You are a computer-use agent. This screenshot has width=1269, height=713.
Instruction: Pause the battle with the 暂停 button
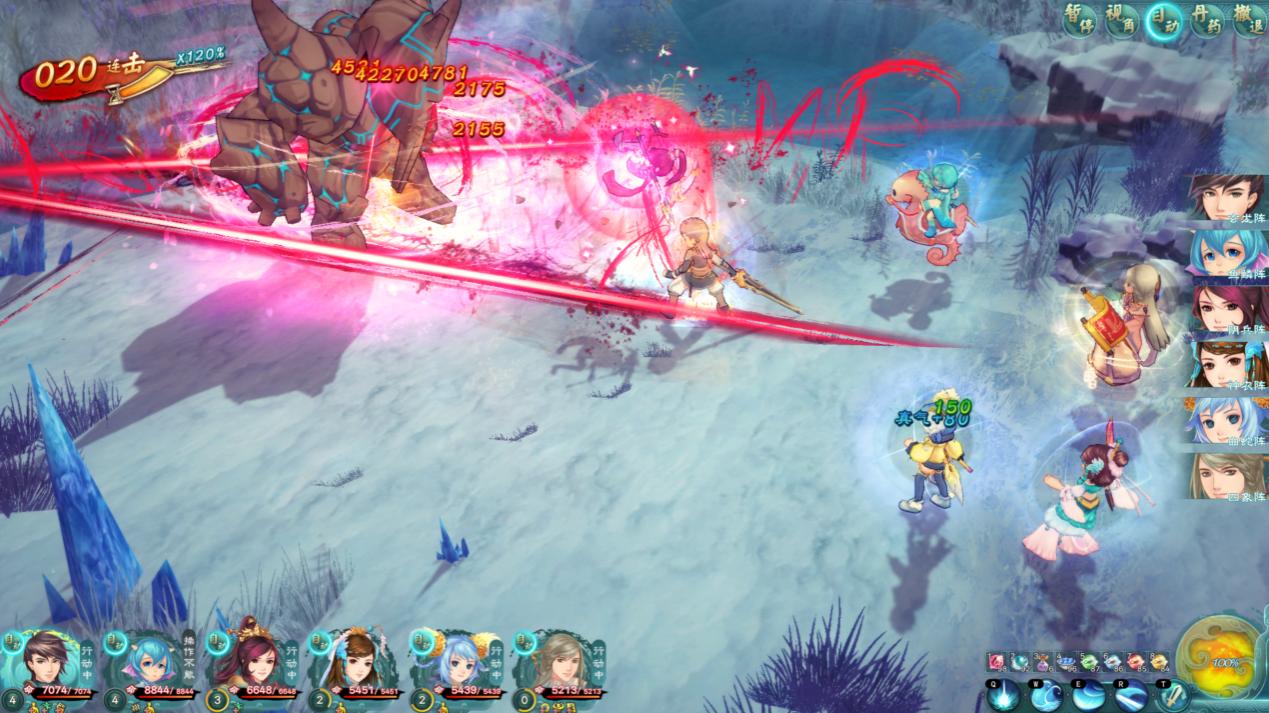click(x=1079, y=20)
